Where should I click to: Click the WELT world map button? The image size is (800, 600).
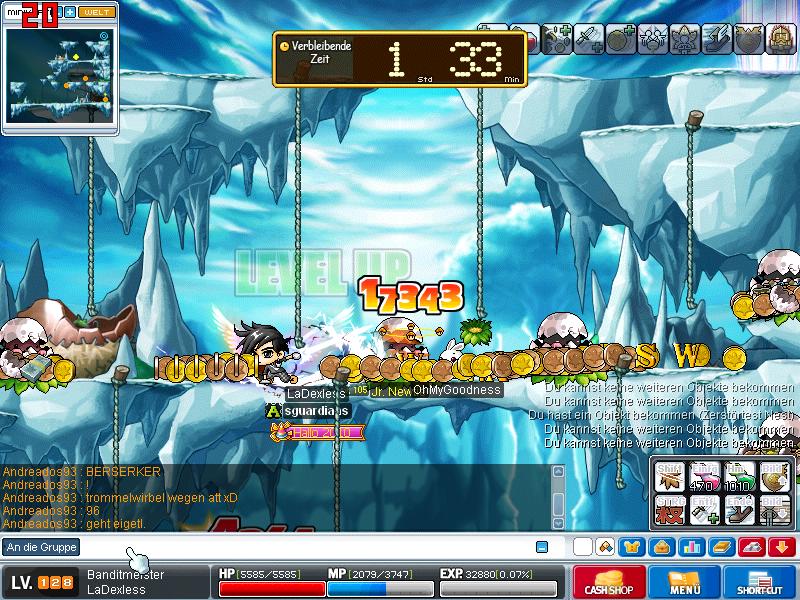[95, 12]
